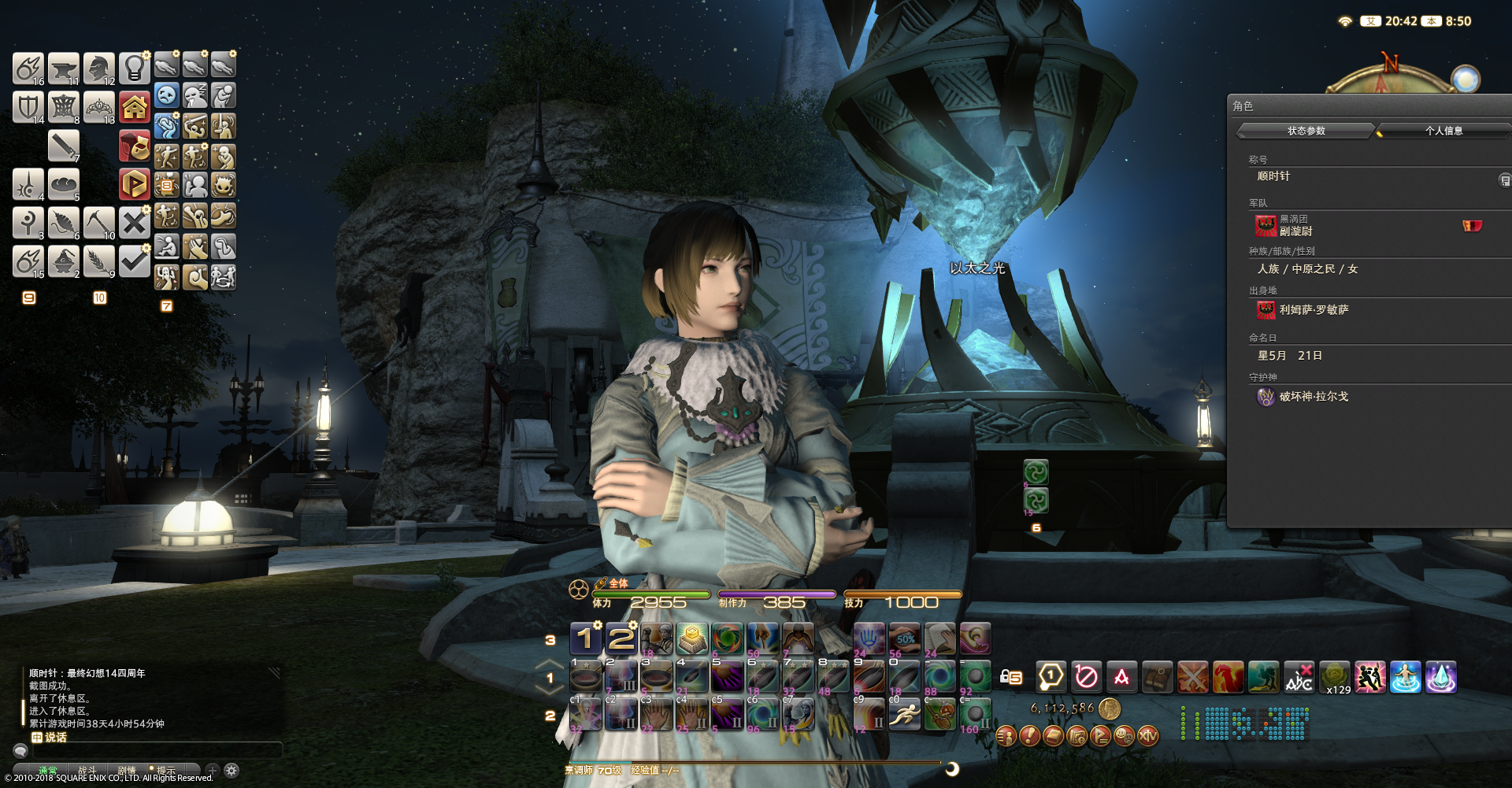Switch to the 个人信息 tab

tap(1443, 131)
